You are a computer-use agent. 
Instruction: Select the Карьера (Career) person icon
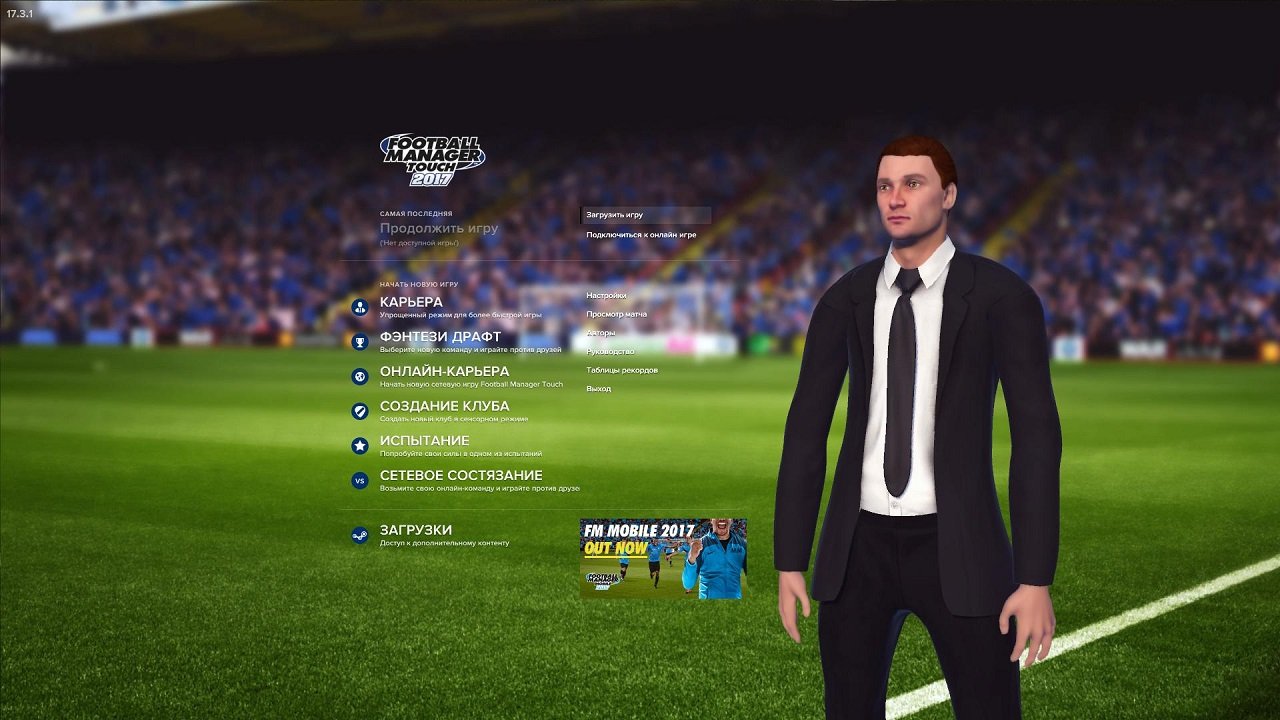(x=359, y=306)
